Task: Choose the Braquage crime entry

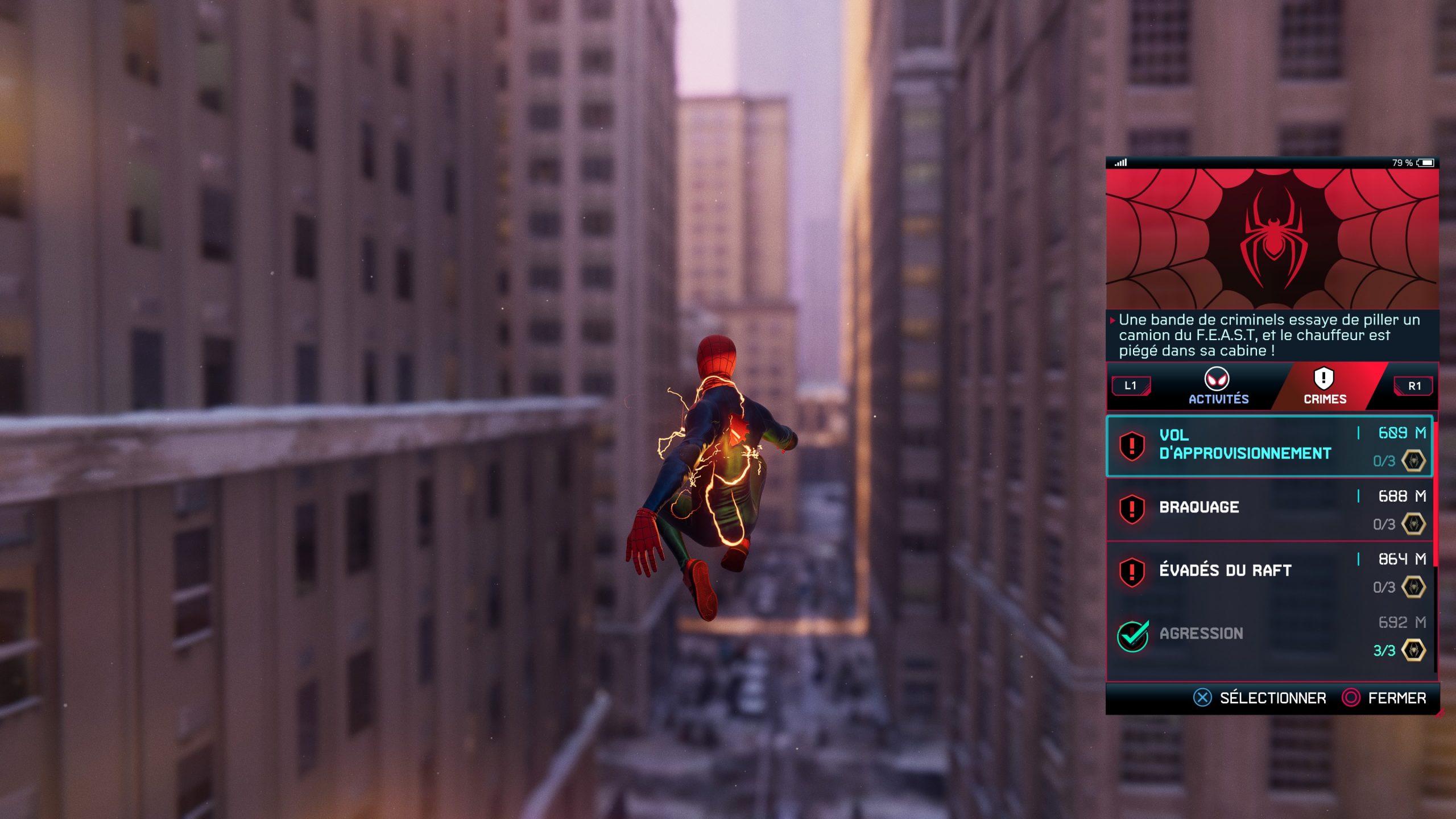Action: pos(1269,508)
